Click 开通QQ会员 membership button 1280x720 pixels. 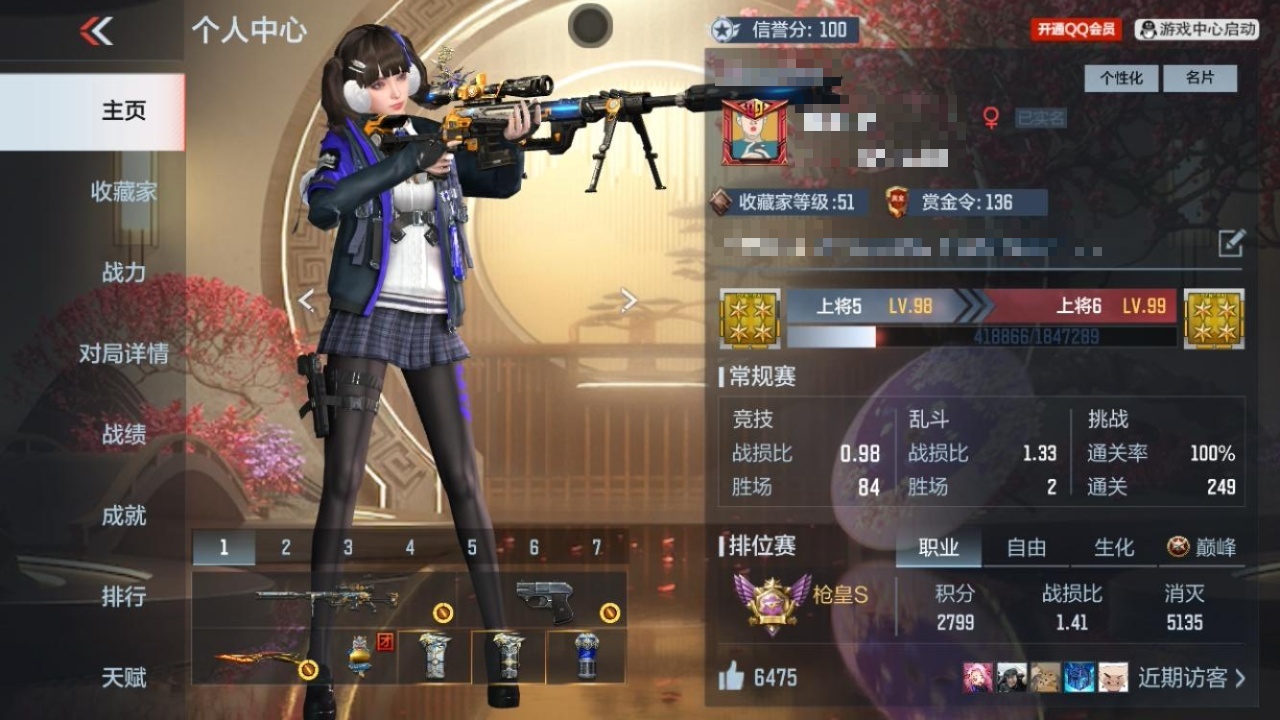coord(1075,30)
